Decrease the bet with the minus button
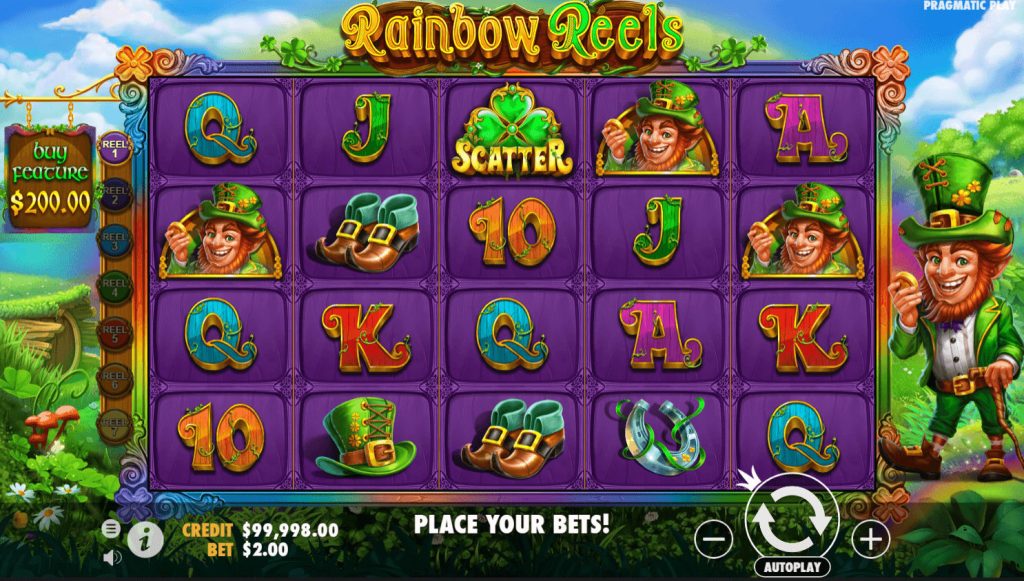Viewport: 1024px width, 581px height. pos(713,540)
